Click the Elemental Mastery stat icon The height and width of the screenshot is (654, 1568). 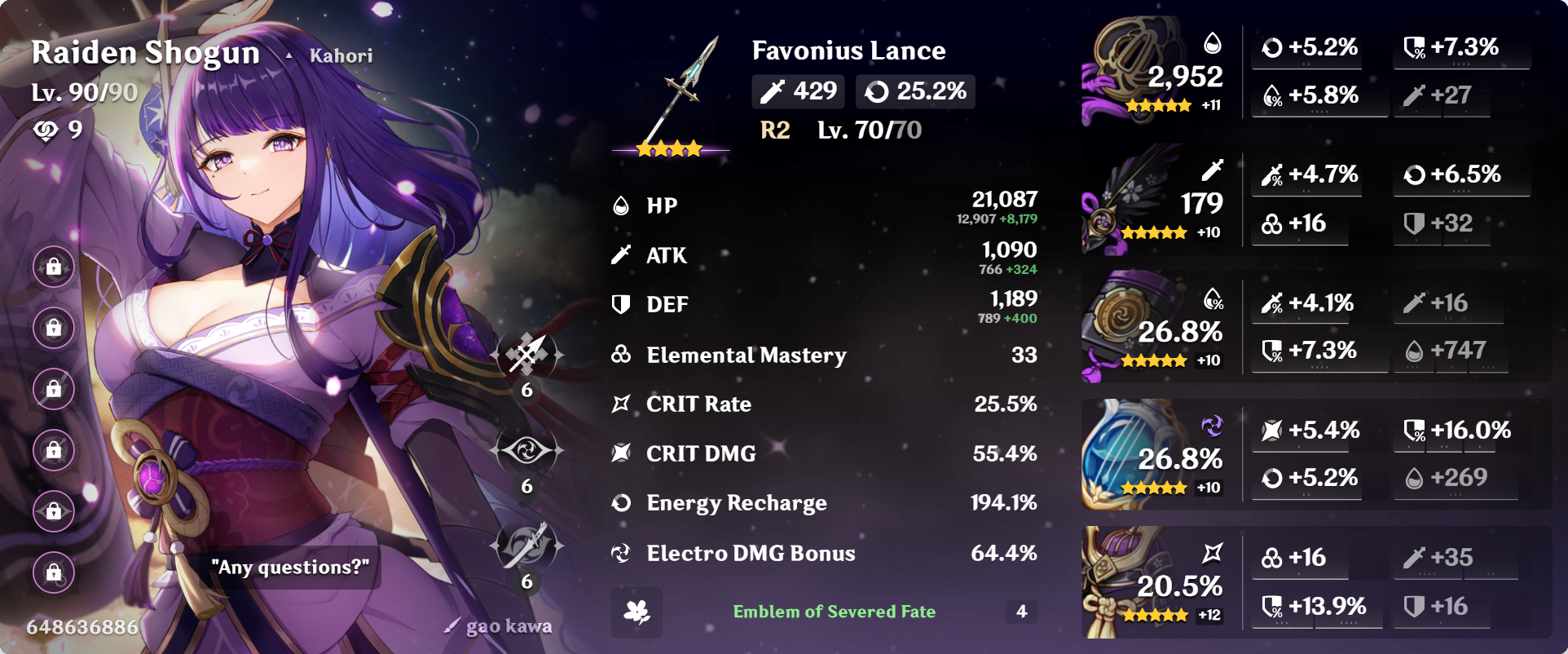tap(622, 355)
